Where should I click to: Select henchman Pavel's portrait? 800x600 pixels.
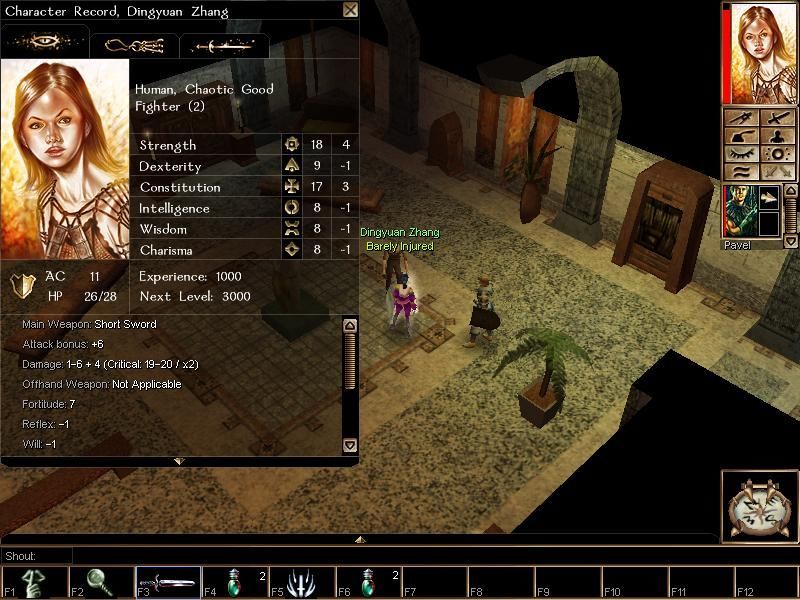(741, 211)
